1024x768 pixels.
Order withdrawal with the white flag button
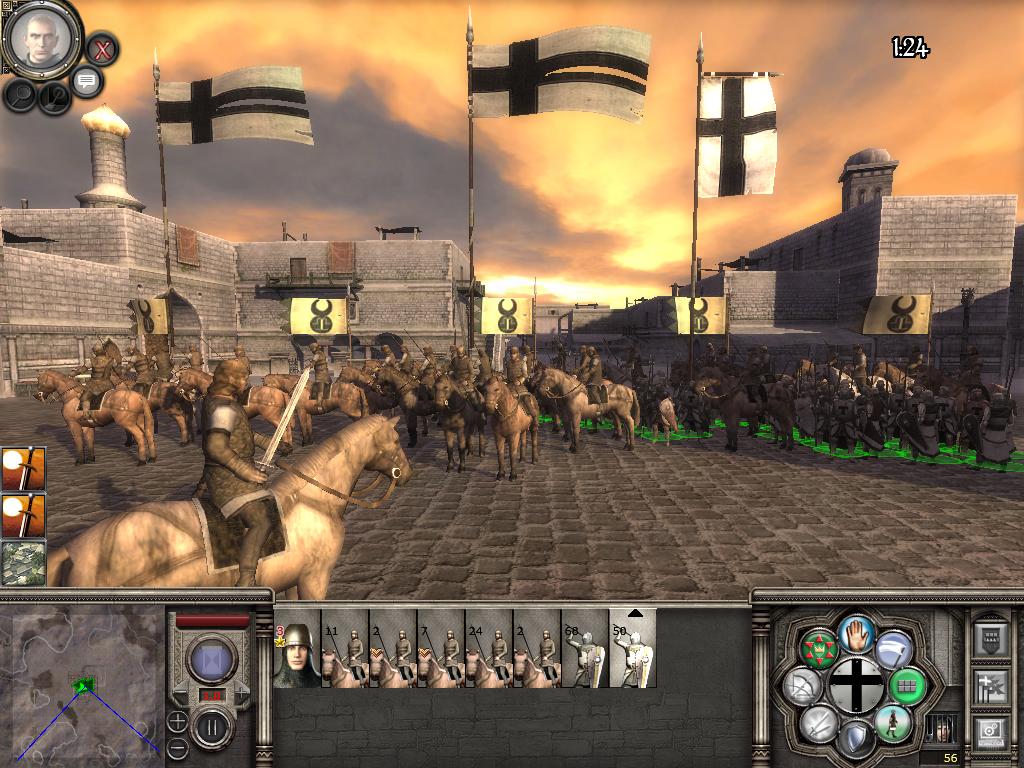(x=893, y=650)
